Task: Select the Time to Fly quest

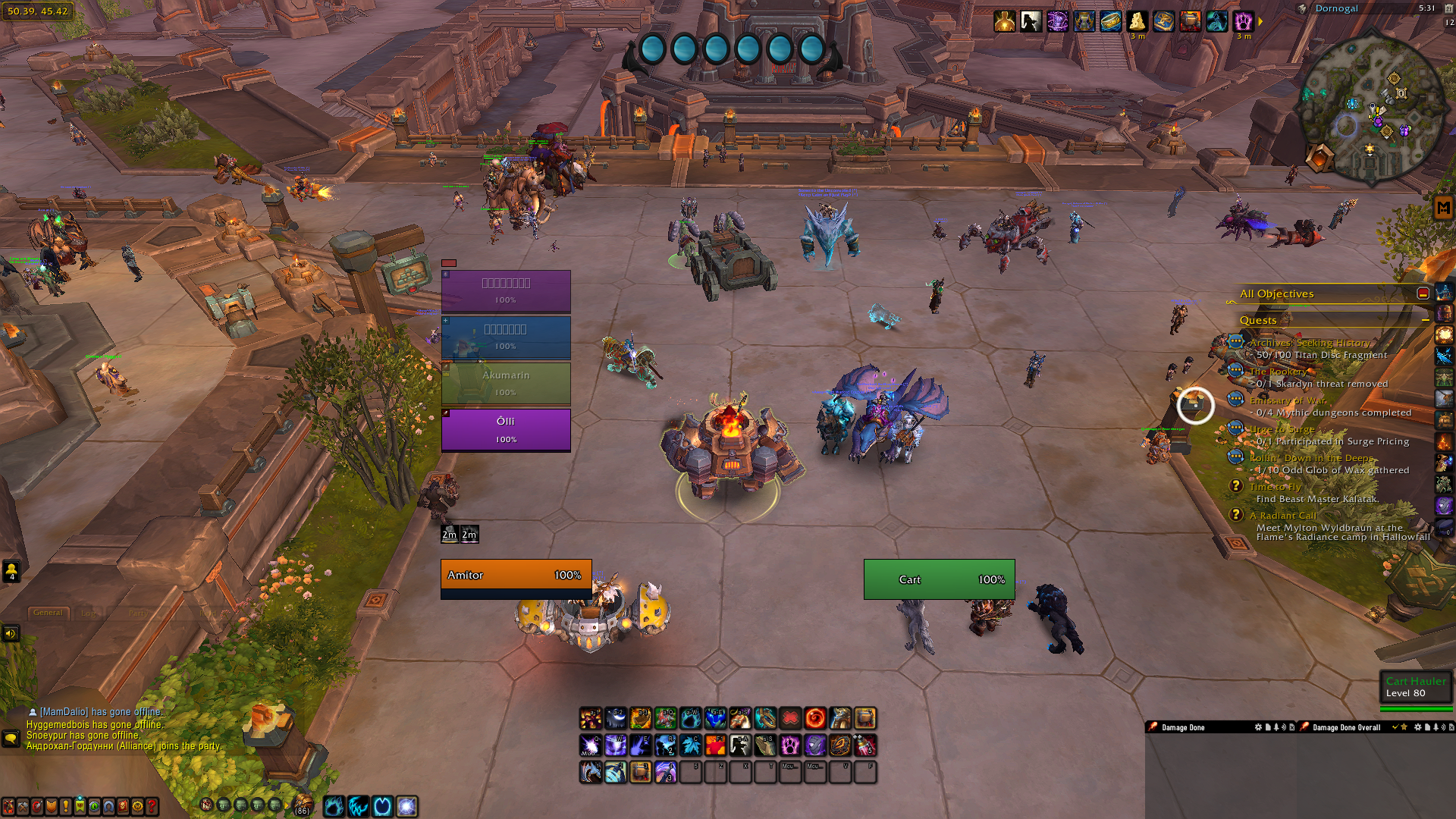Action: (x=1275, y=487)
